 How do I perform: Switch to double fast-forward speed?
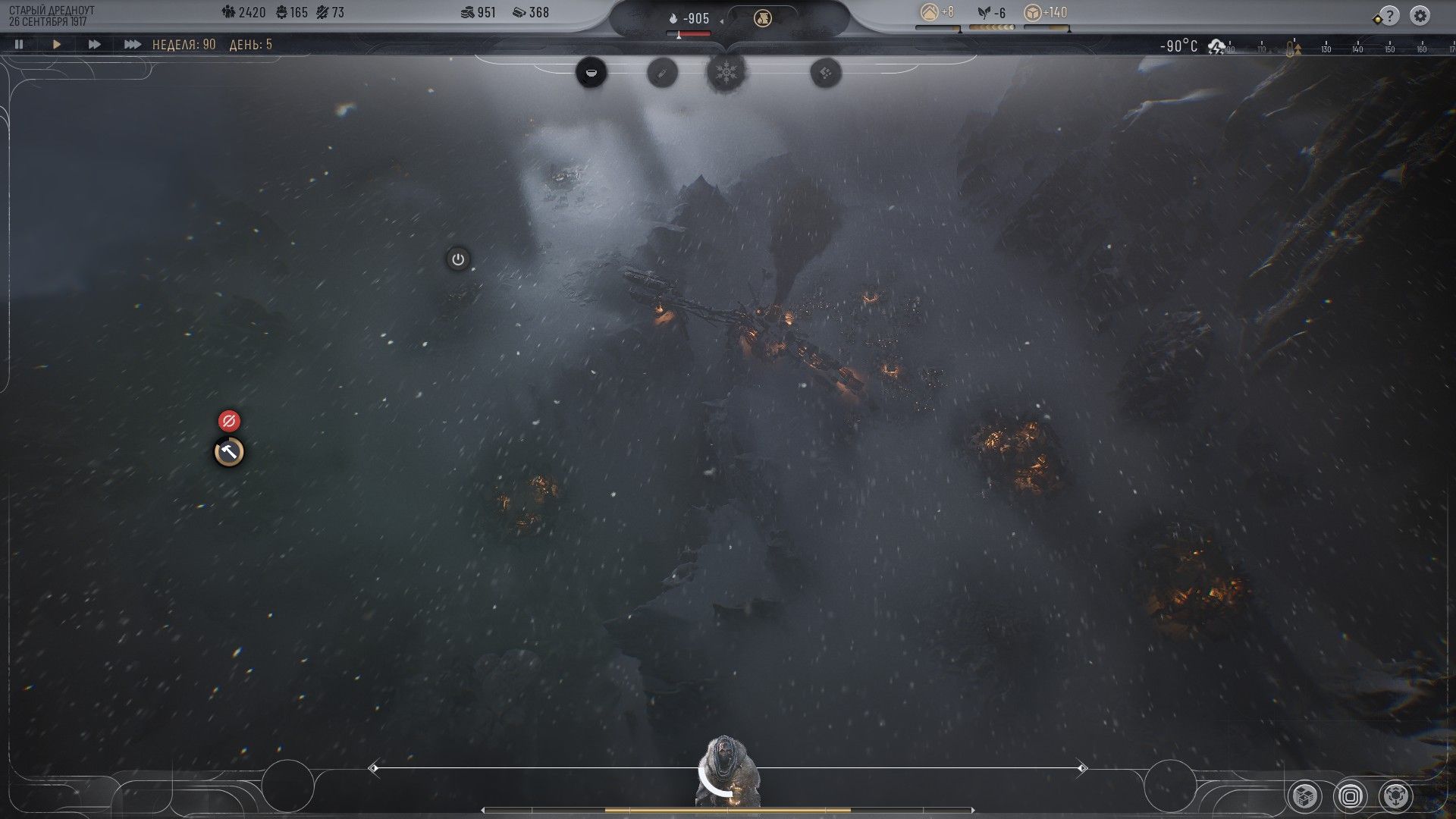pyautogui.click(x=94, y=45)
